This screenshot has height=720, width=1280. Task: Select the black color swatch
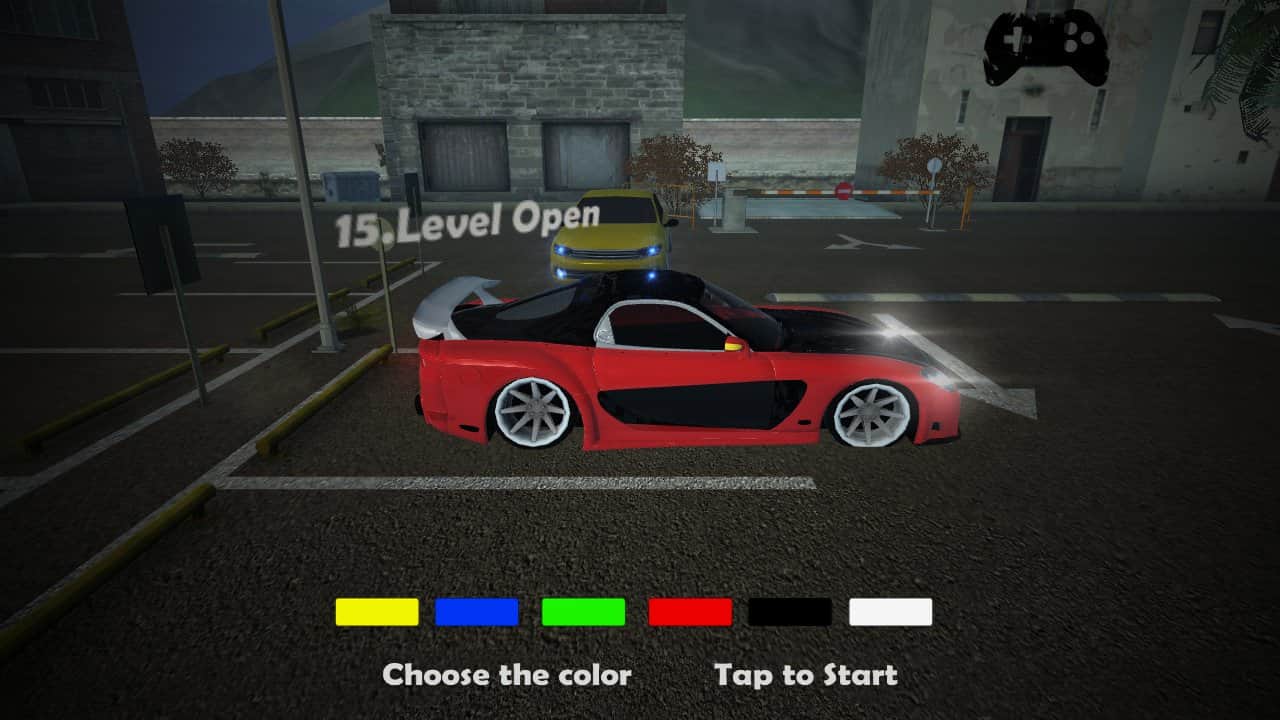[790, 612]
